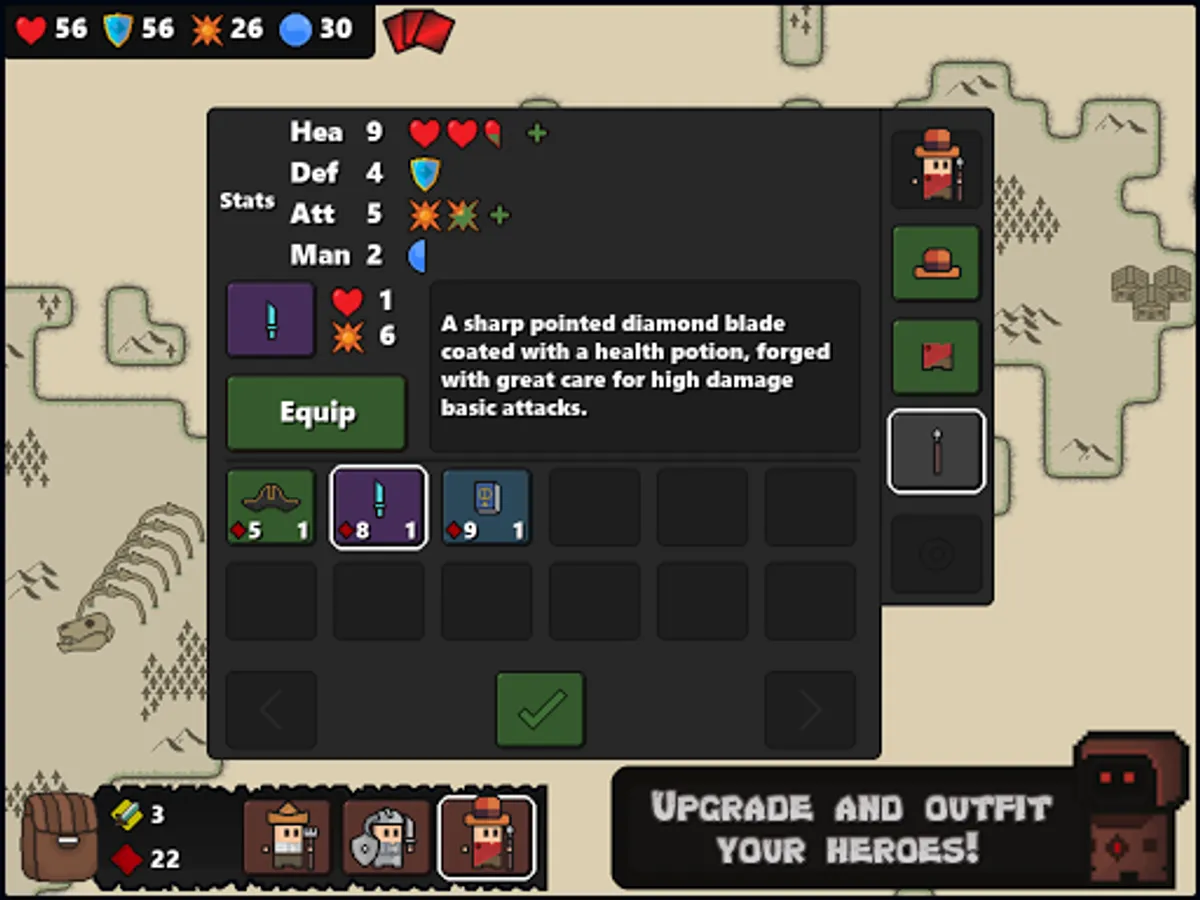The image size is (1200, 900).
Task: Open the equipped orange hat slot
Action: pos(936,264)
